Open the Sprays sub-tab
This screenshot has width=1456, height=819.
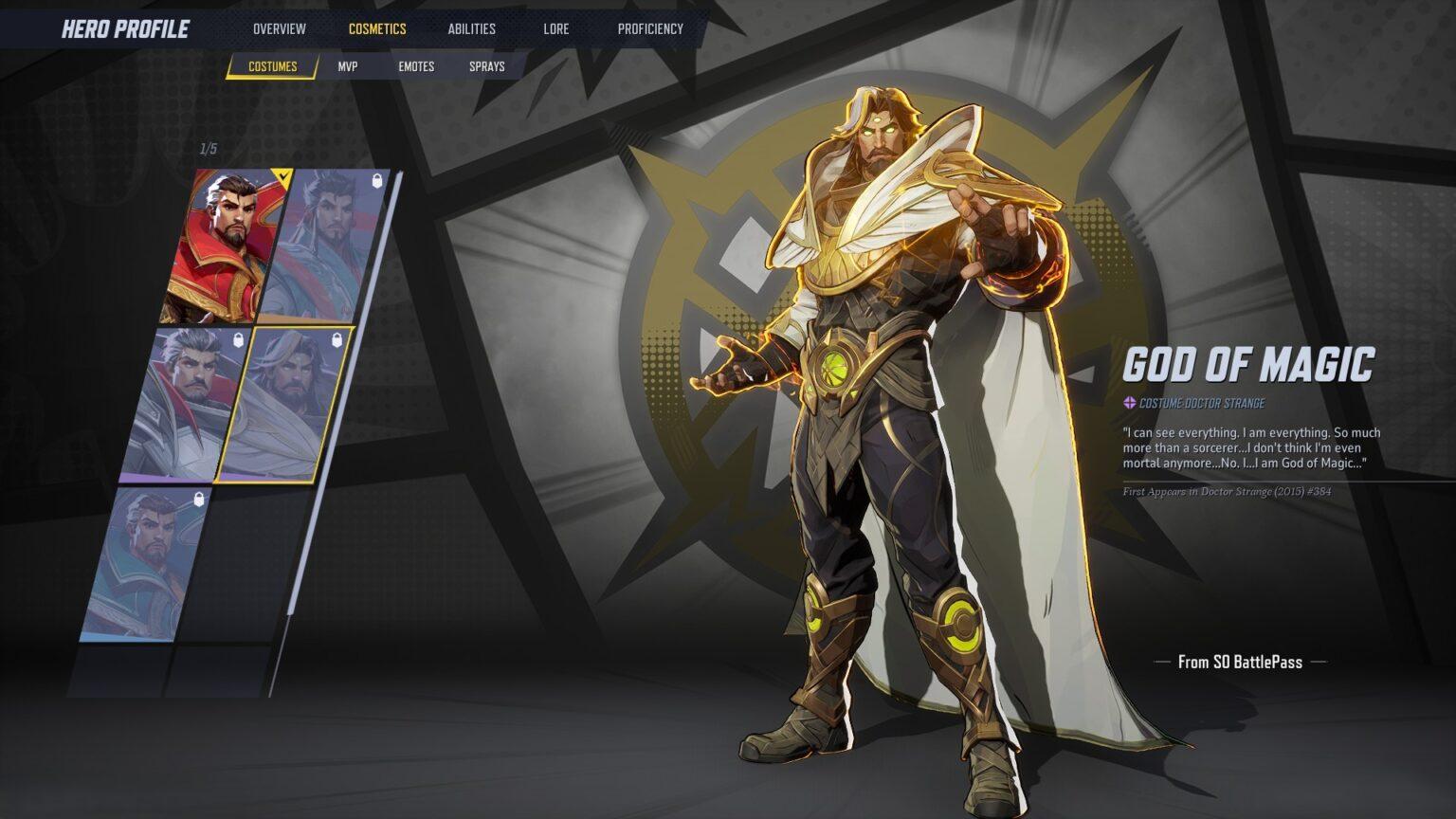486,66
